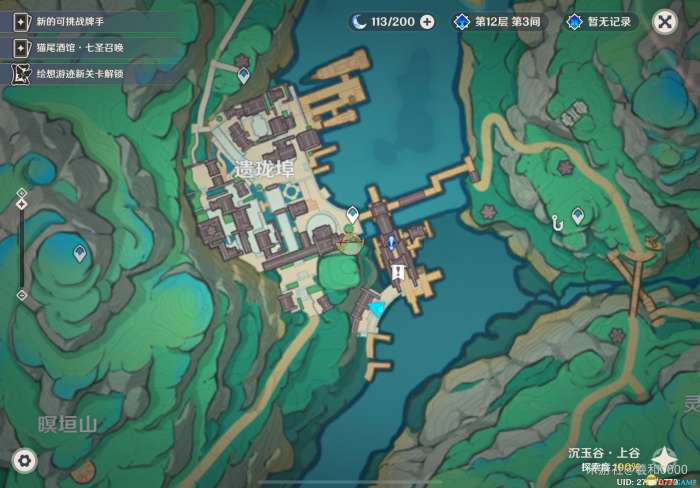The height and width of the screenshot is (488, 700).
Task: Select the teleport waypoint north of 遗珑埠
Action: click(243, 73)
